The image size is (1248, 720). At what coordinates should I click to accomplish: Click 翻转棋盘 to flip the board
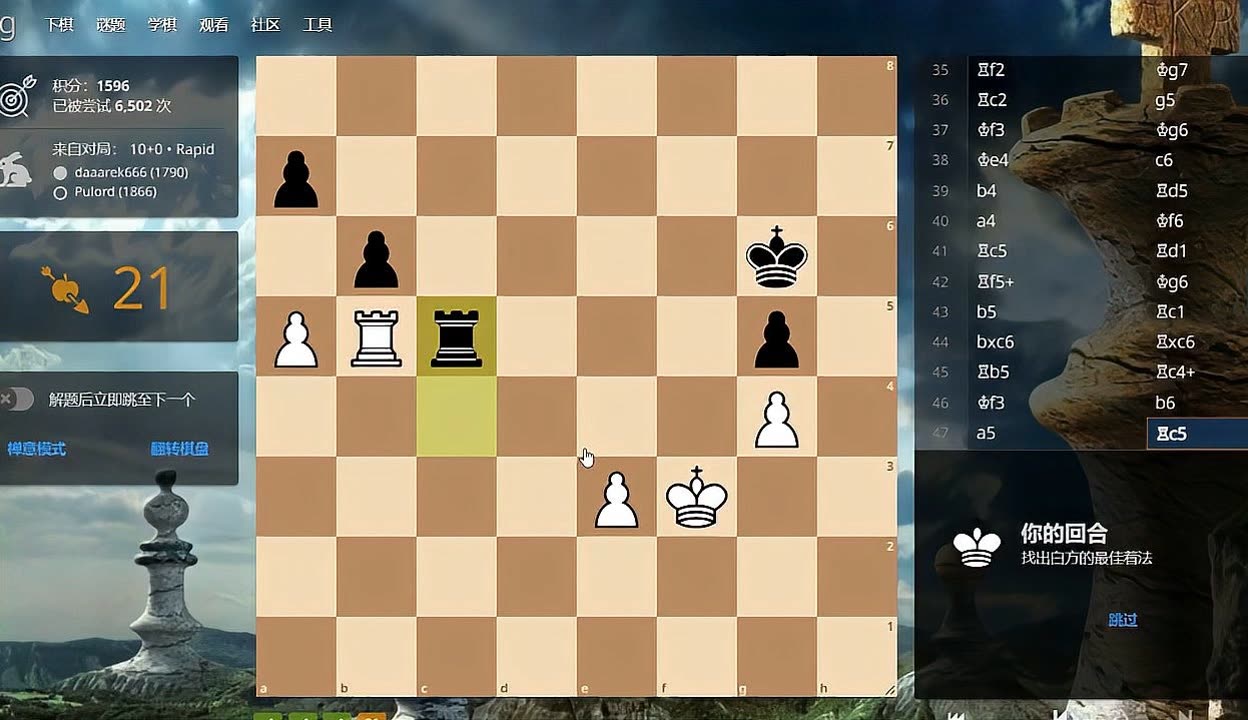(x=180, y=449)
